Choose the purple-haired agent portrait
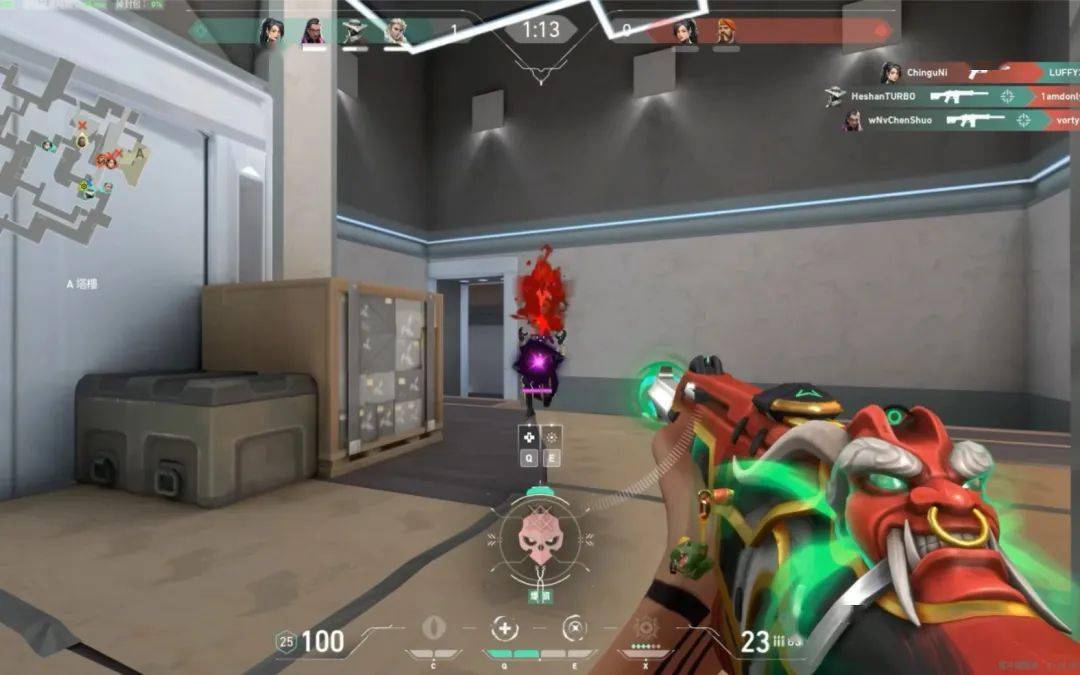1080x675 pixels. tap(313, 32)
